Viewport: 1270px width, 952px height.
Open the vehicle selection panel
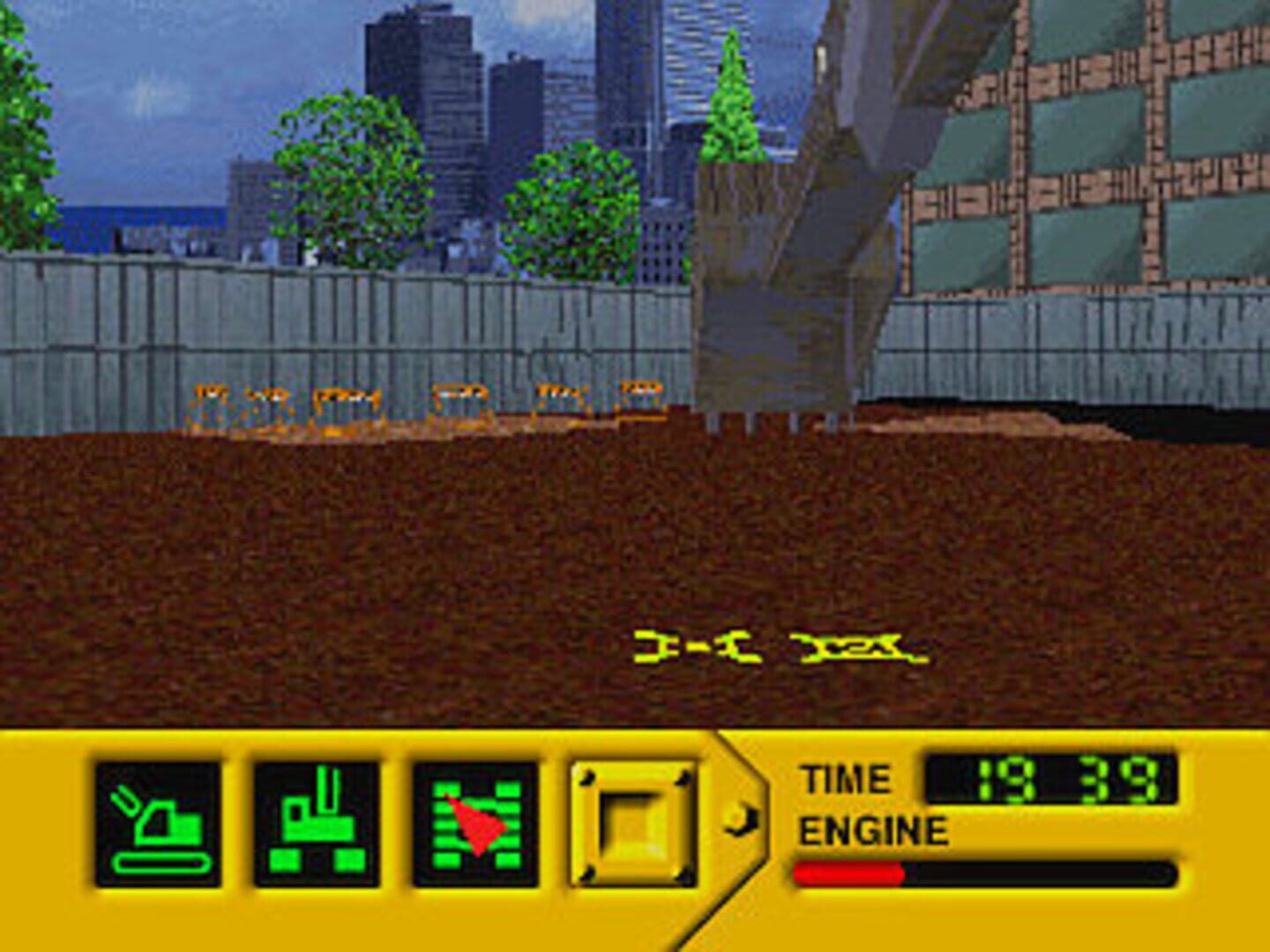pyautogui.click(x=631, y=822)
